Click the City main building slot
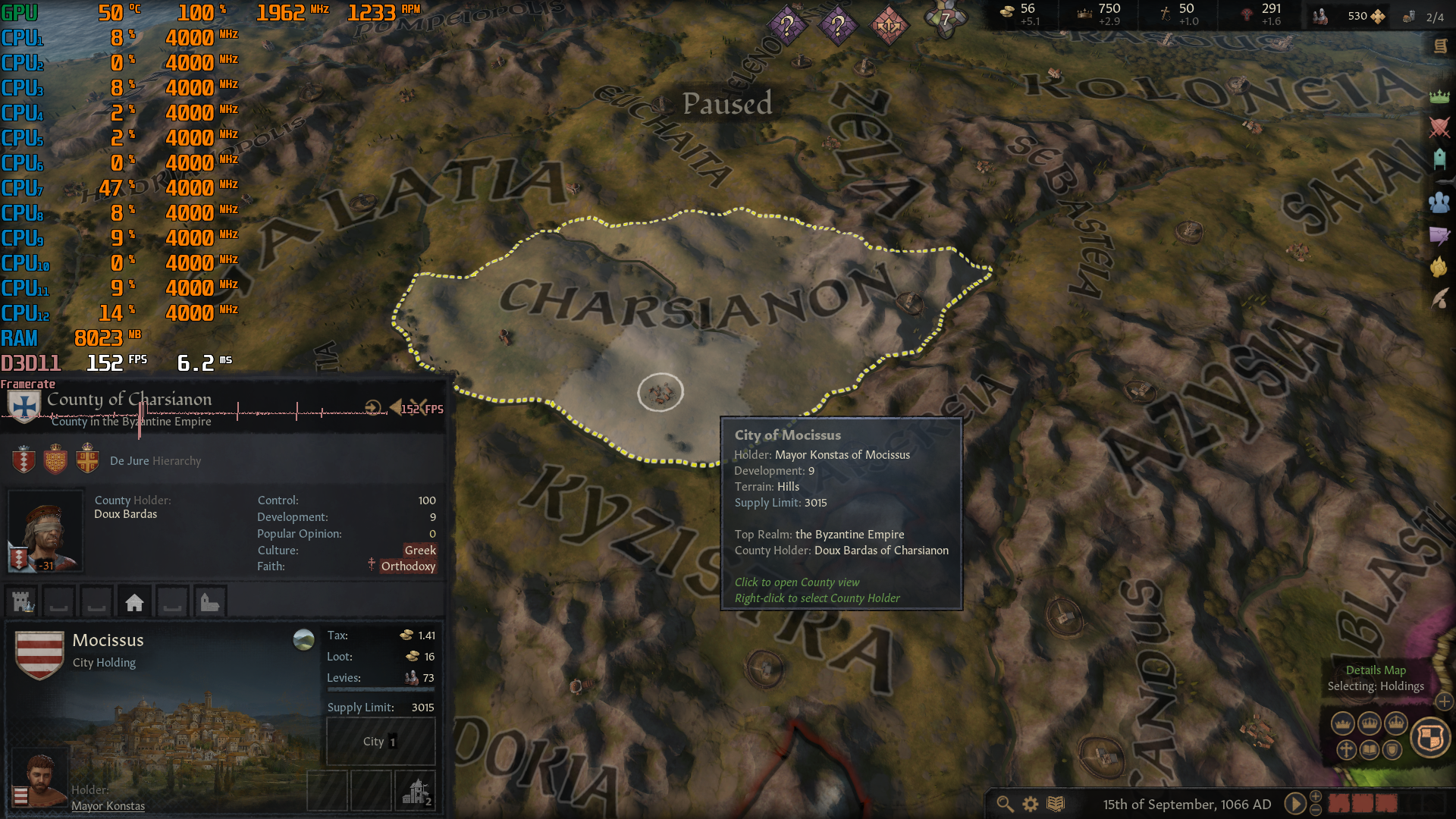Screen dimensions: 1456x819 pyautogui.click(x=380, y=742)
